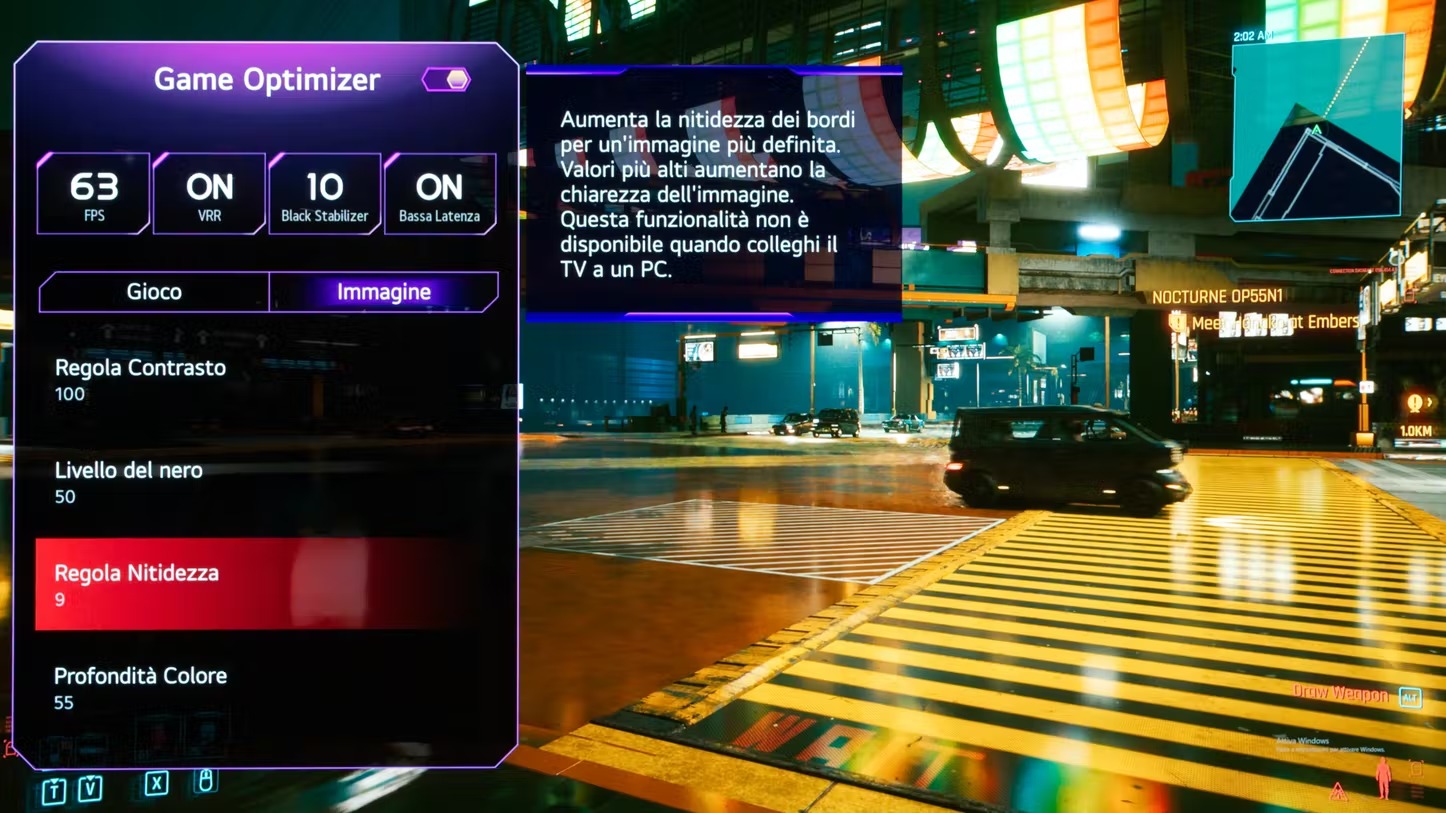Click the VRR ON status tile

pyautogui.click(x=209, y=194)
